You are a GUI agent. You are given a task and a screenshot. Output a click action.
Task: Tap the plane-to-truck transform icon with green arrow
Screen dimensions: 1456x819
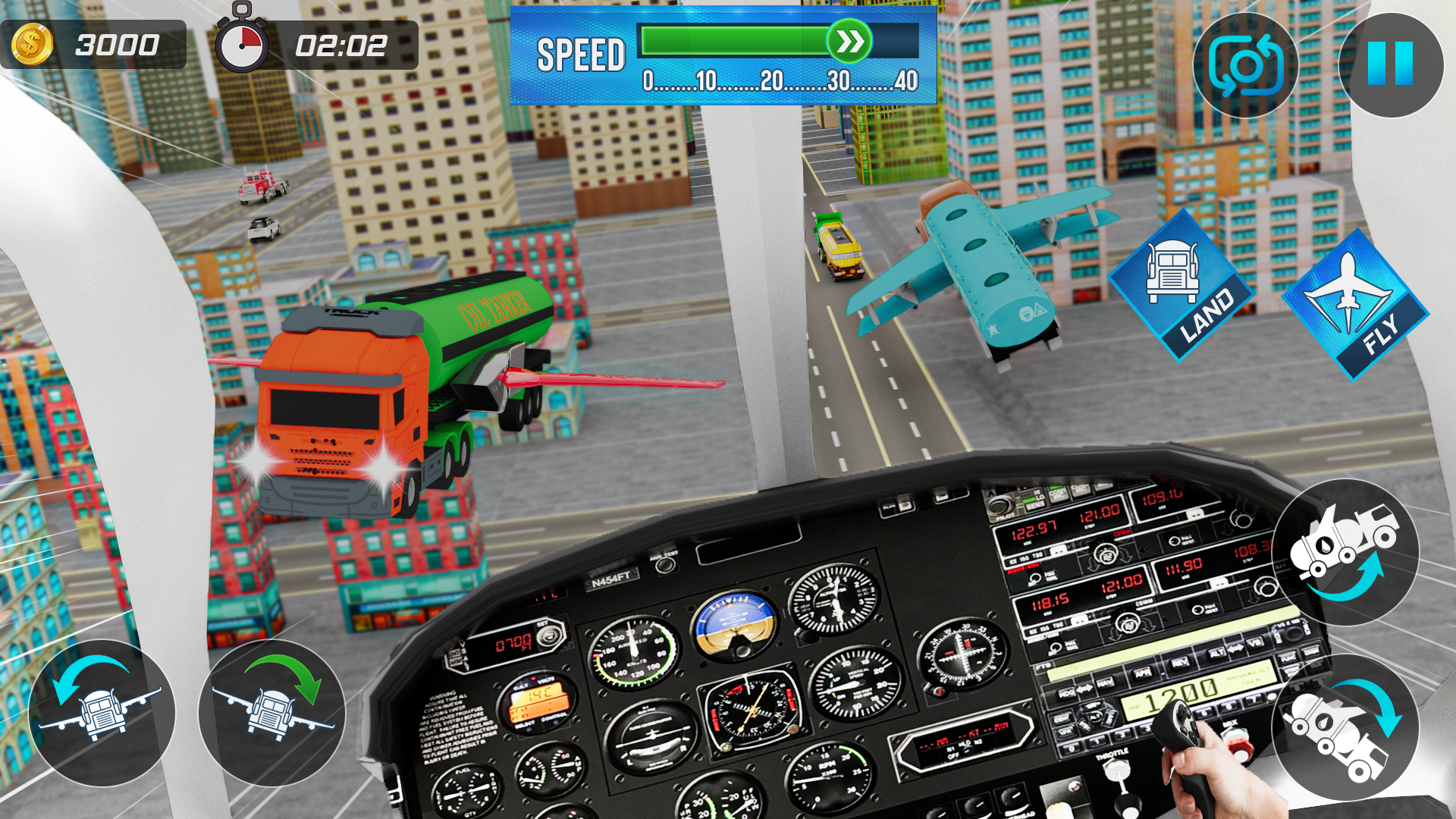click(x=273, y=713)
